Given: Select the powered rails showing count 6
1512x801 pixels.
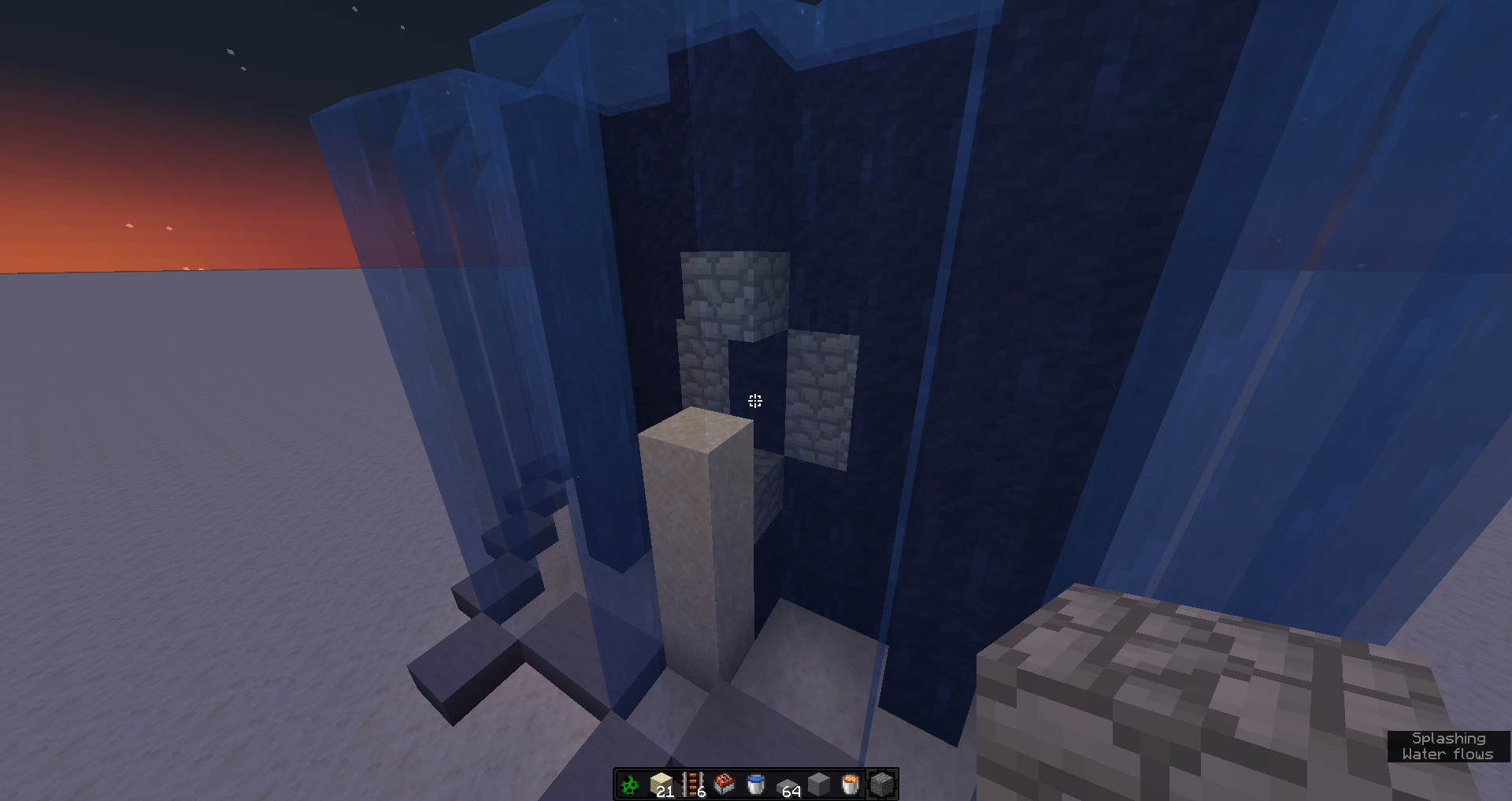Looking at the screenshot, I should 693,784.
